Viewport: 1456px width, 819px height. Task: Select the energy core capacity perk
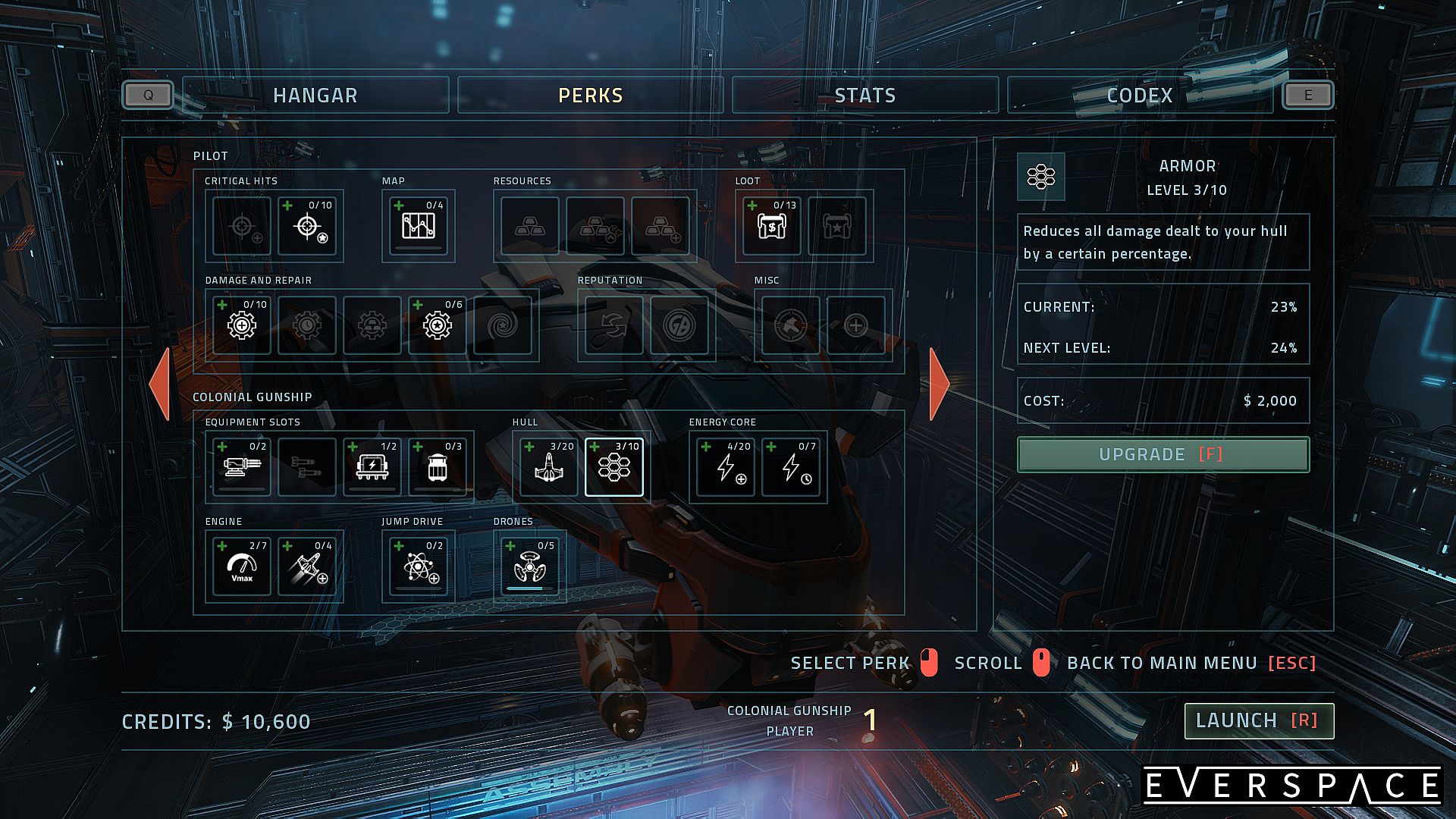[x=725, y=467]
